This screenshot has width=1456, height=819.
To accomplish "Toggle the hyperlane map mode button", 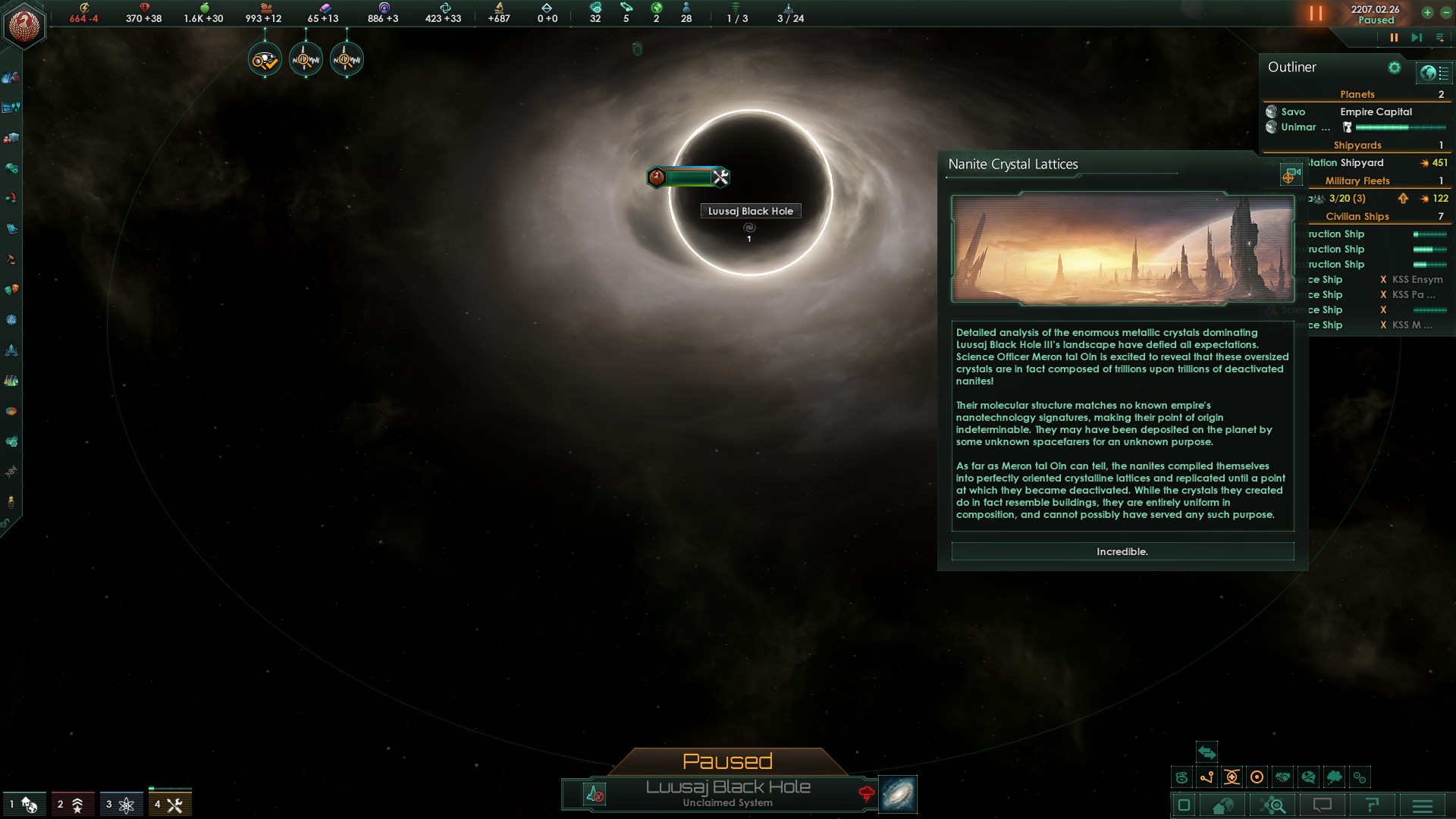I will (1207, 777).
